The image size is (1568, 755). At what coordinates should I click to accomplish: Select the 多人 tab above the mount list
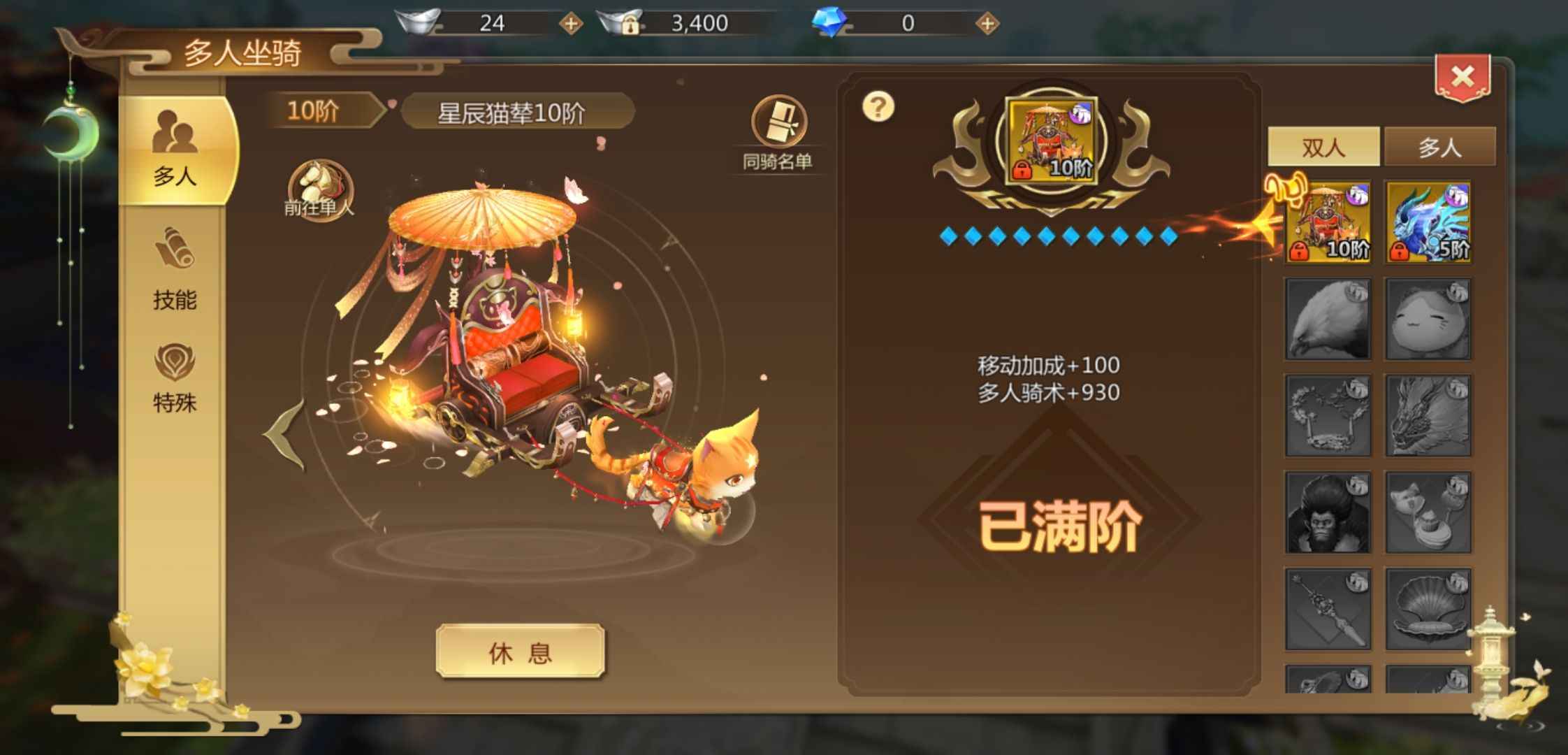(x=1439, y=147)
